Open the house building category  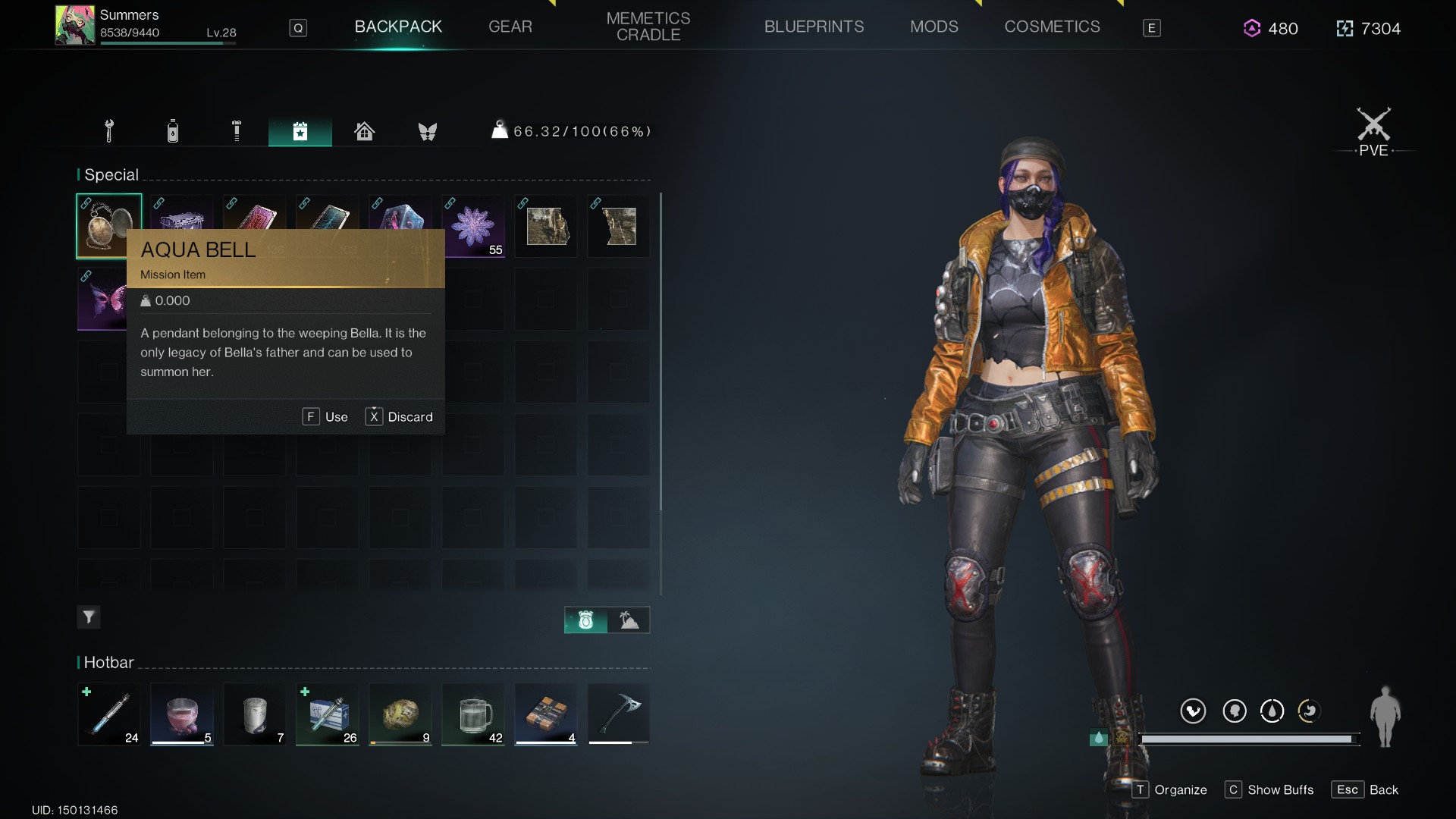[x=364, y=131]
